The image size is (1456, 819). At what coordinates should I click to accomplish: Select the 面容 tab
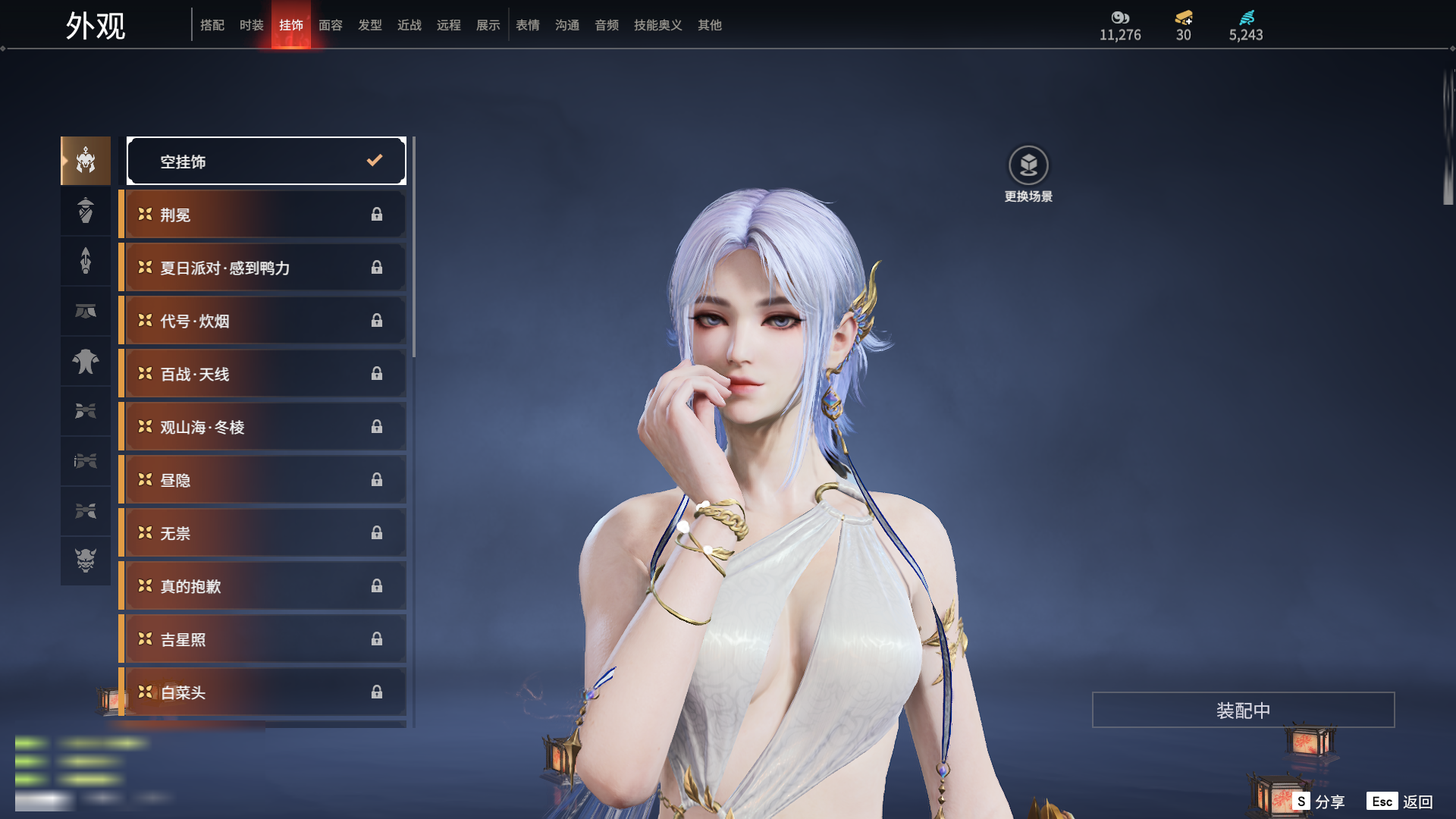[x=330, y=25]
